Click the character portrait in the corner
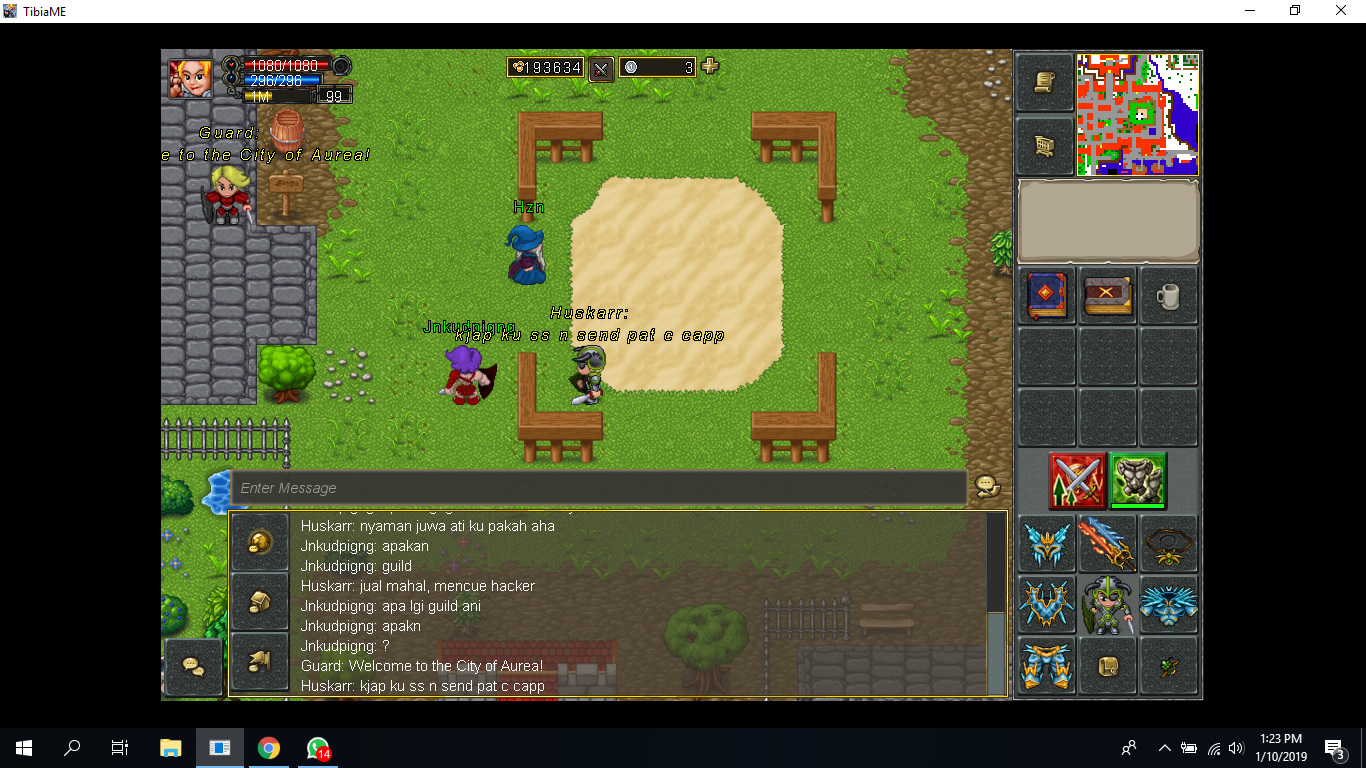The width and height of the screenshot is (1366, 768). (189, 78)
